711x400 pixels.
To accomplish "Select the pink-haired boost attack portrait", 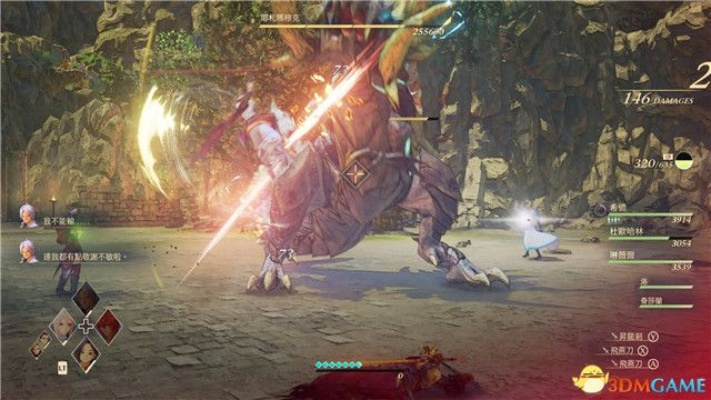I will [62, 325].
